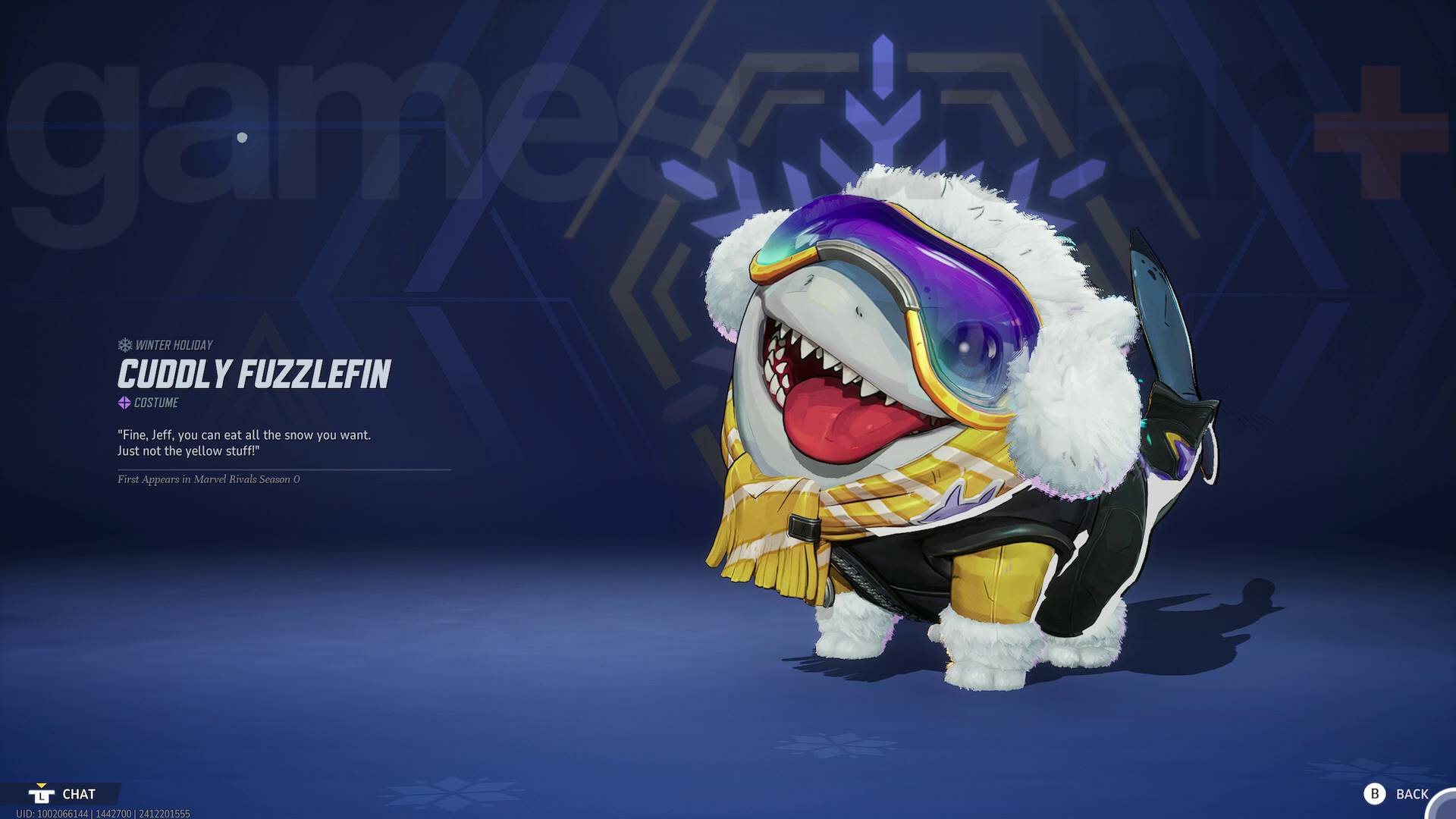Open the Chat panel

click(63, 794)
